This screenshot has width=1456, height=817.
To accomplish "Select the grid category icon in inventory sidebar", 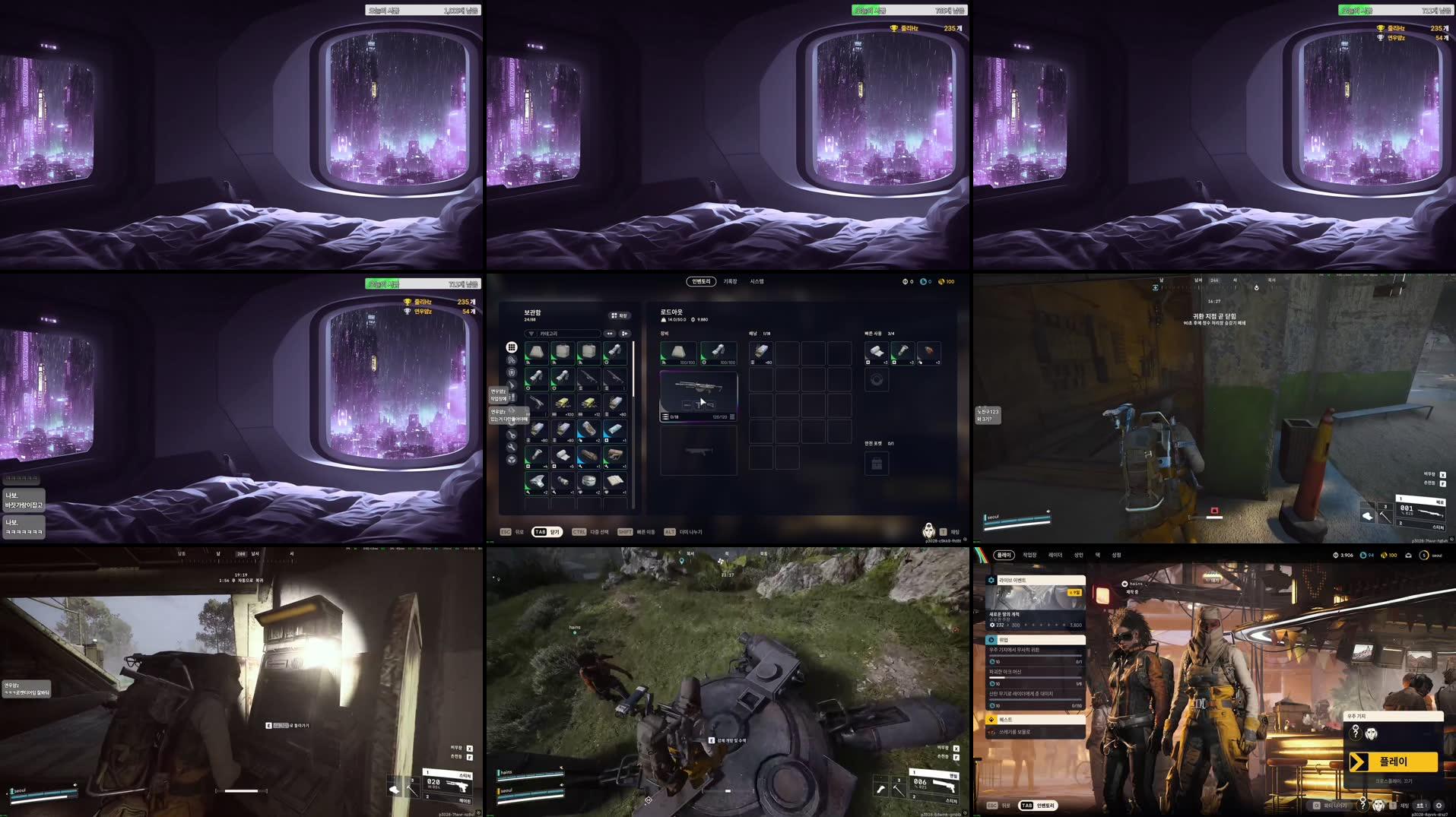I will [511, 346].
